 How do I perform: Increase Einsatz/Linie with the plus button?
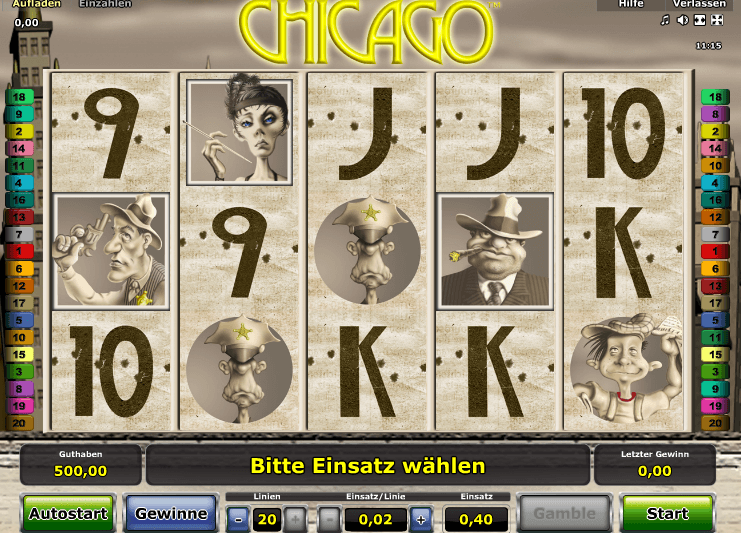pos(421,519)
